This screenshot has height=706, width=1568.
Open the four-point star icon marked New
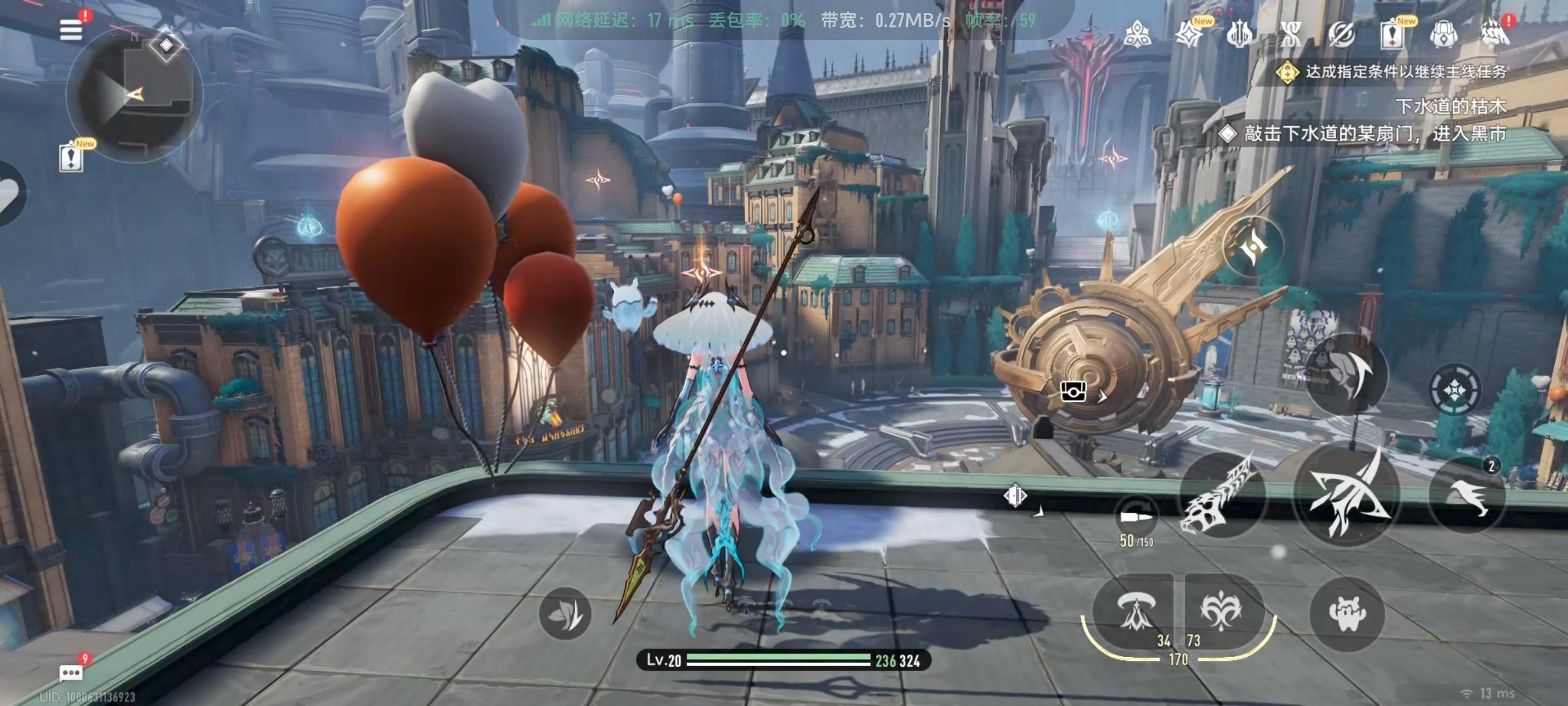tap(1188, 34)
